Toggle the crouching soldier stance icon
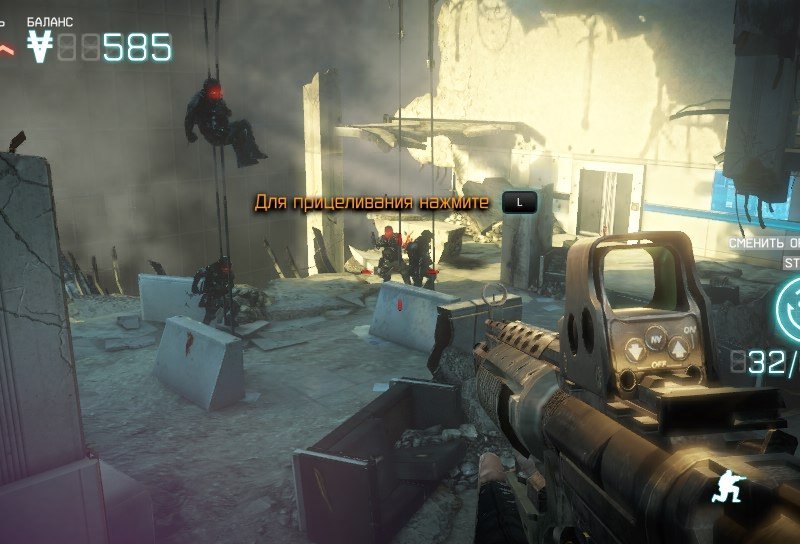 click(725, 487)
